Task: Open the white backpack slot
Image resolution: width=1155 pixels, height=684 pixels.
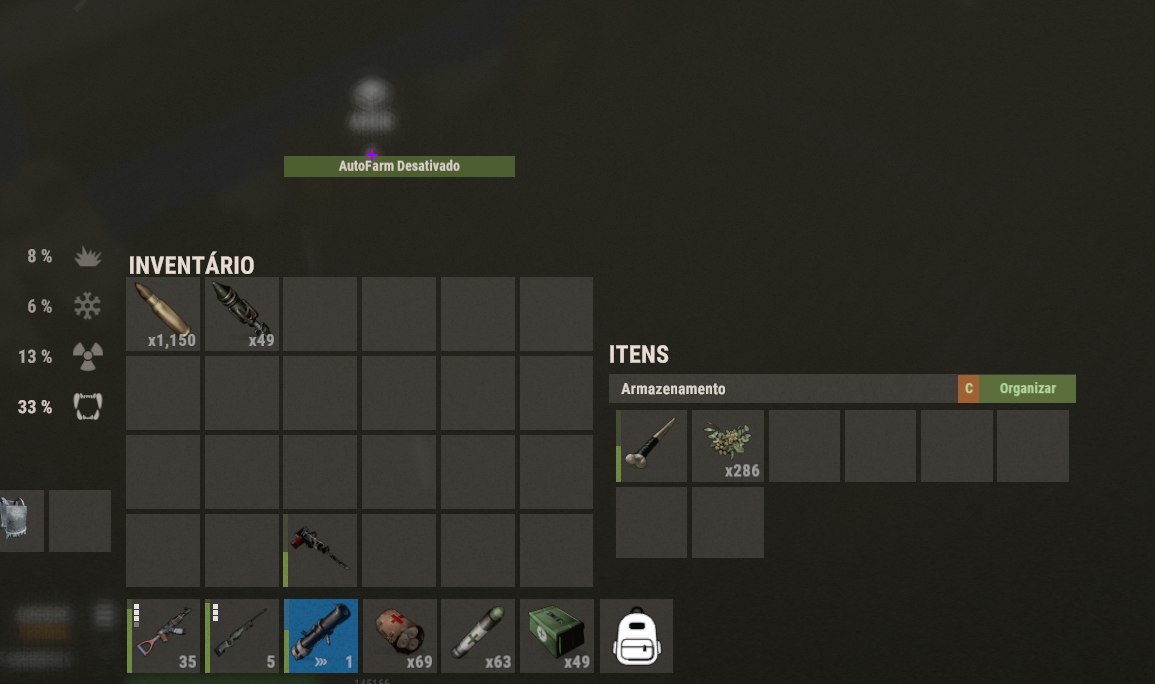Action: [x=636, y=636]
